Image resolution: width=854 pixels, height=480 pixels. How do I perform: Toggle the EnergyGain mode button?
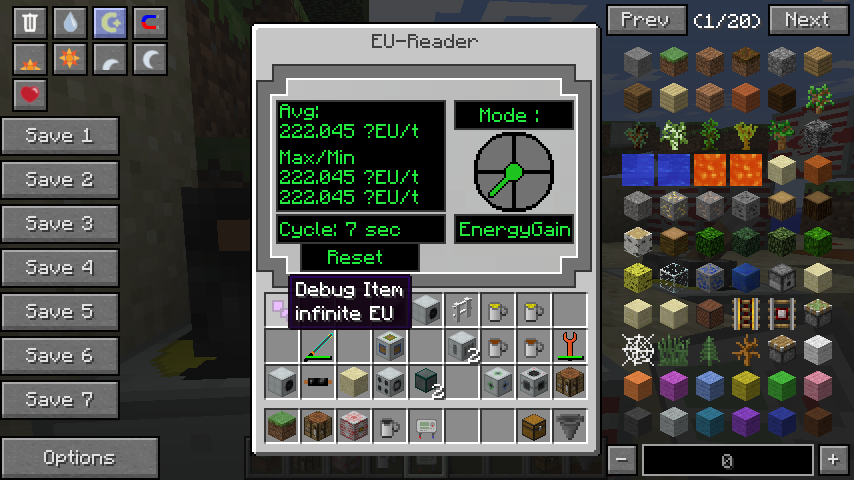(x=514, y=230)
